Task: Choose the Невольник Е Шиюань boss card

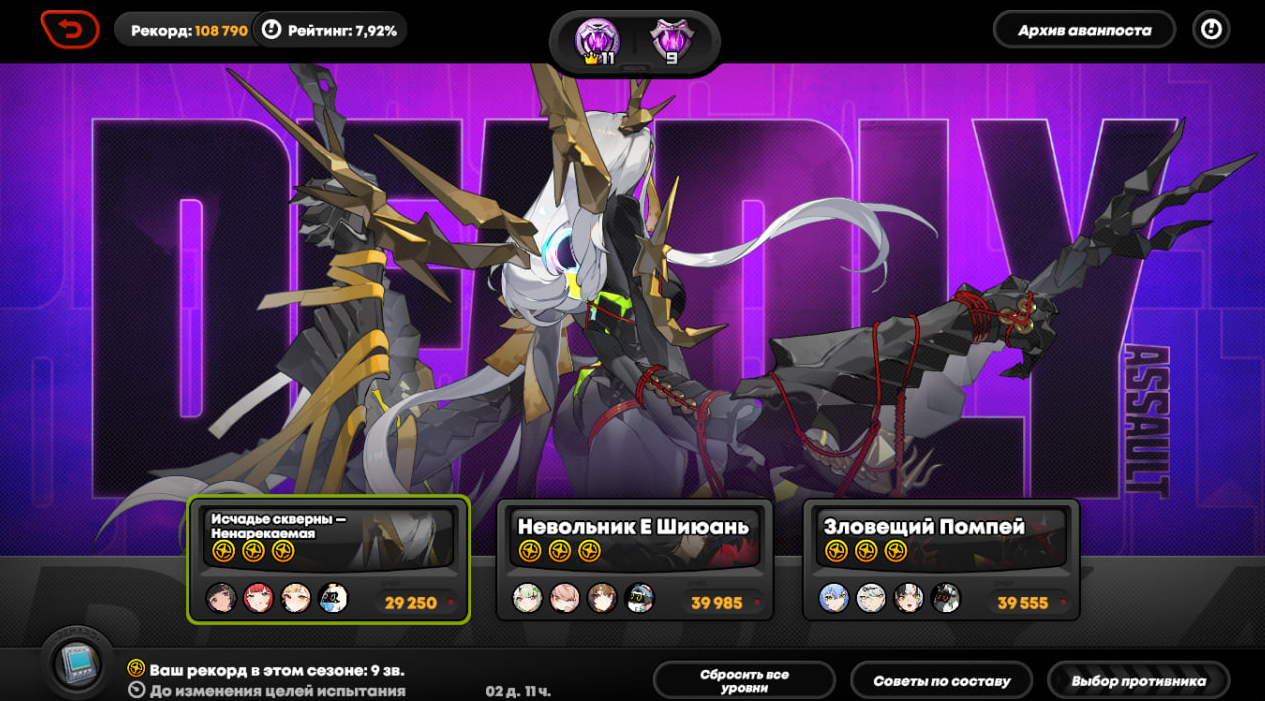Action: [634, 559]
